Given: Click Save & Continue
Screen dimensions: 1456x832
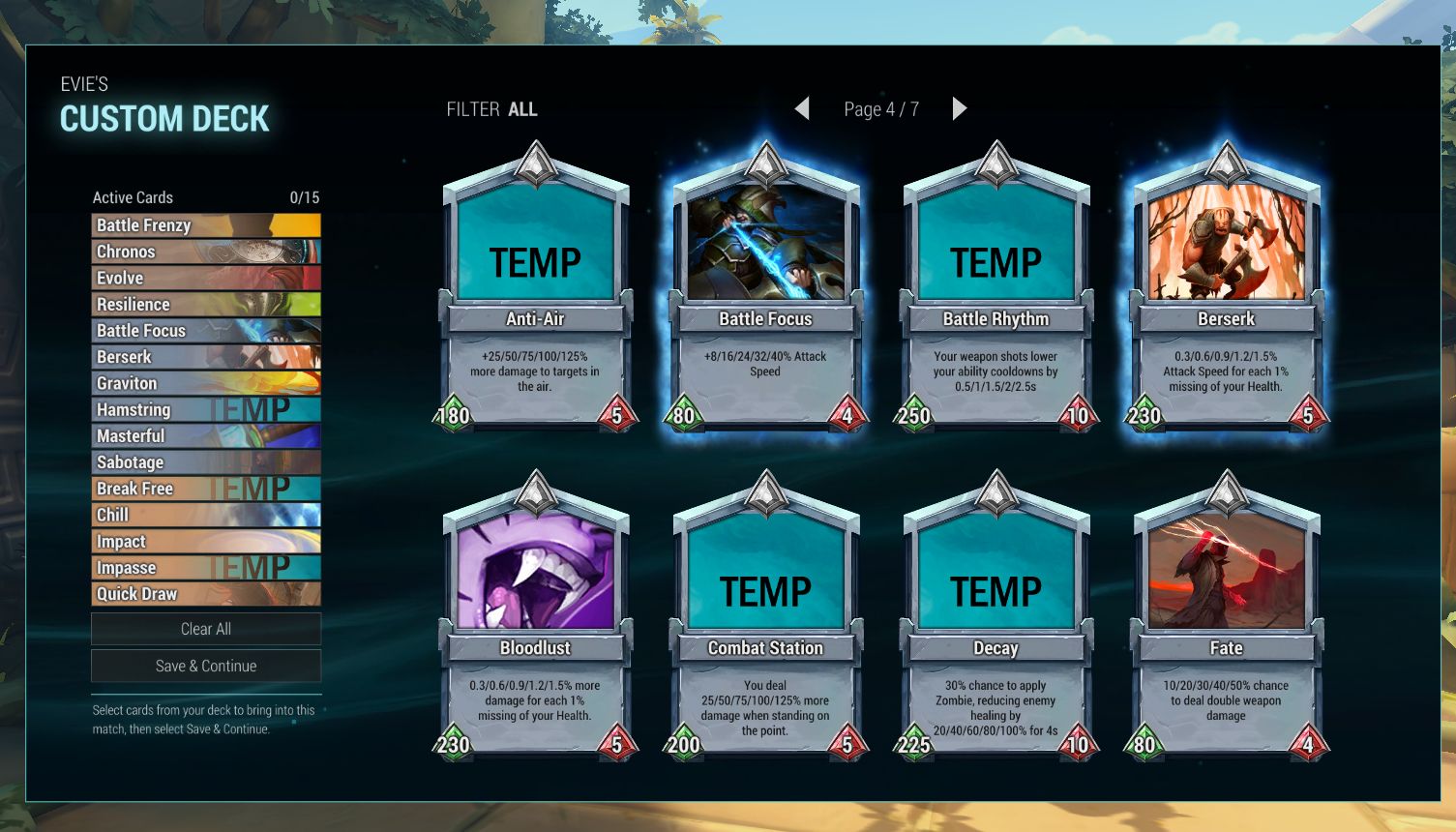Looking at the screenshot, I should pos(206,666).
